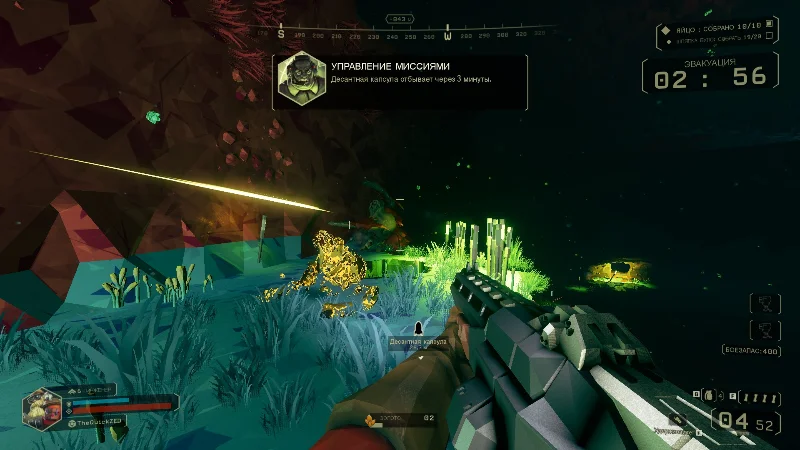
Task: Select the Десантная капсула waypoint marker
Action: [418, 328]
